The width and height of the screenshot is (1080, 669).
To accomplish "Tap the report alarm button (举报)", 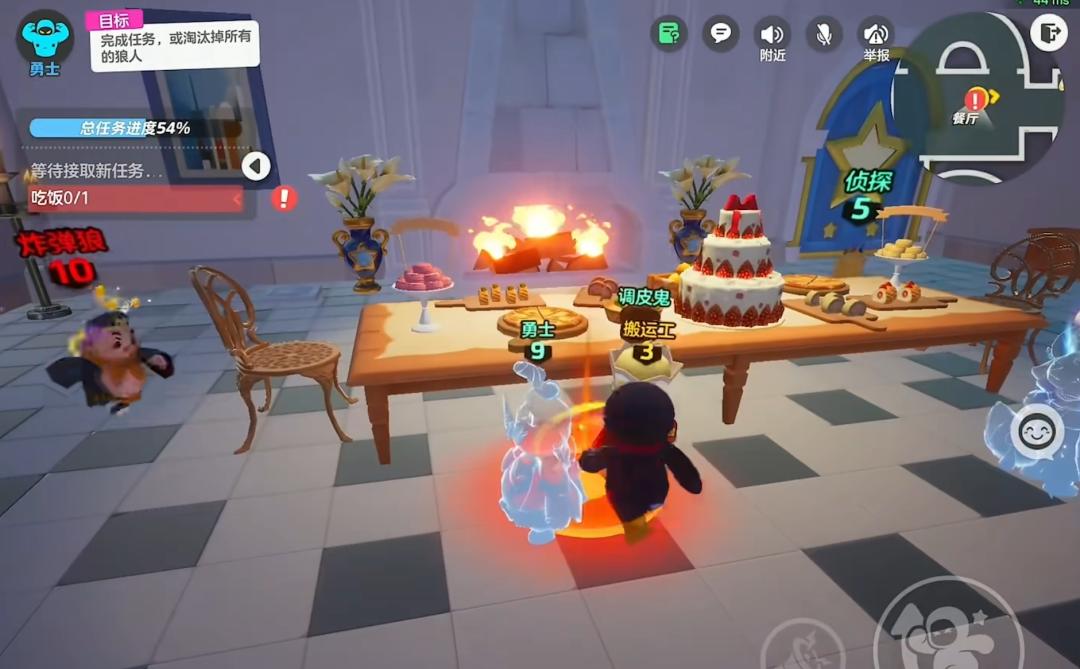I will [x=876, y=34].
